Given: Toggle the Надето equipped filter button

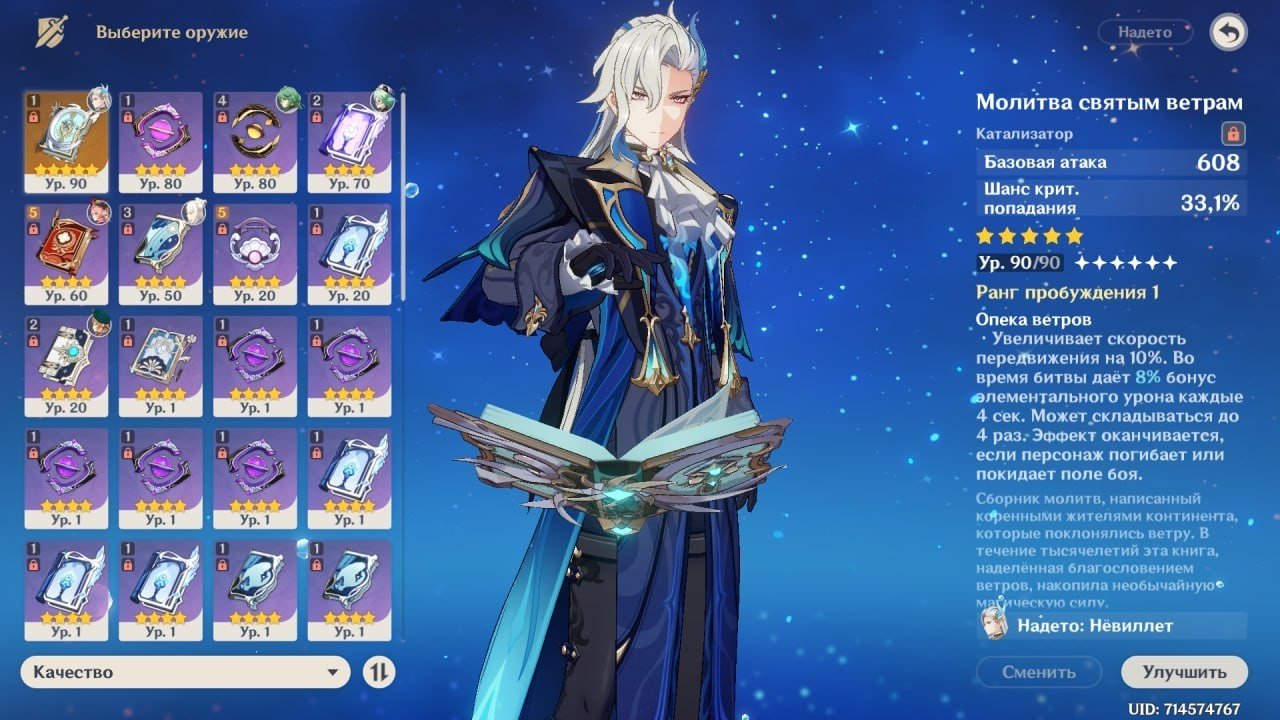Looking at the screenshot, I should [x=1145, y=33].
